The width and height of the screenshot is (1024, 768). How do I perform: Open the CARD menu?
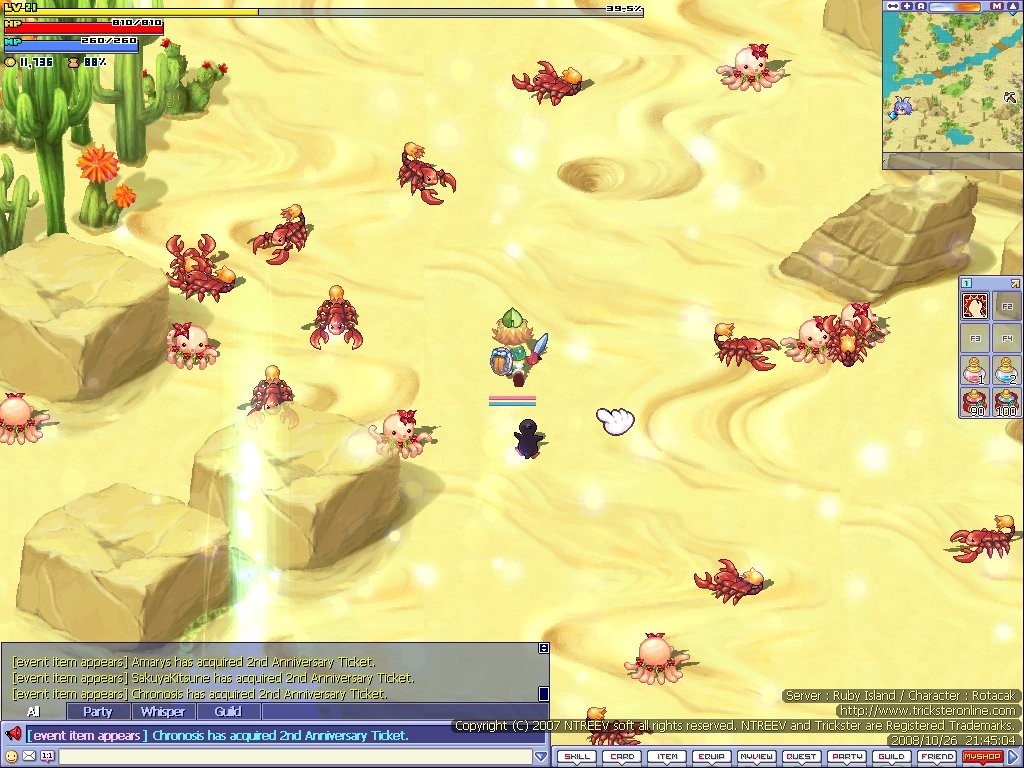pos(622,757)
